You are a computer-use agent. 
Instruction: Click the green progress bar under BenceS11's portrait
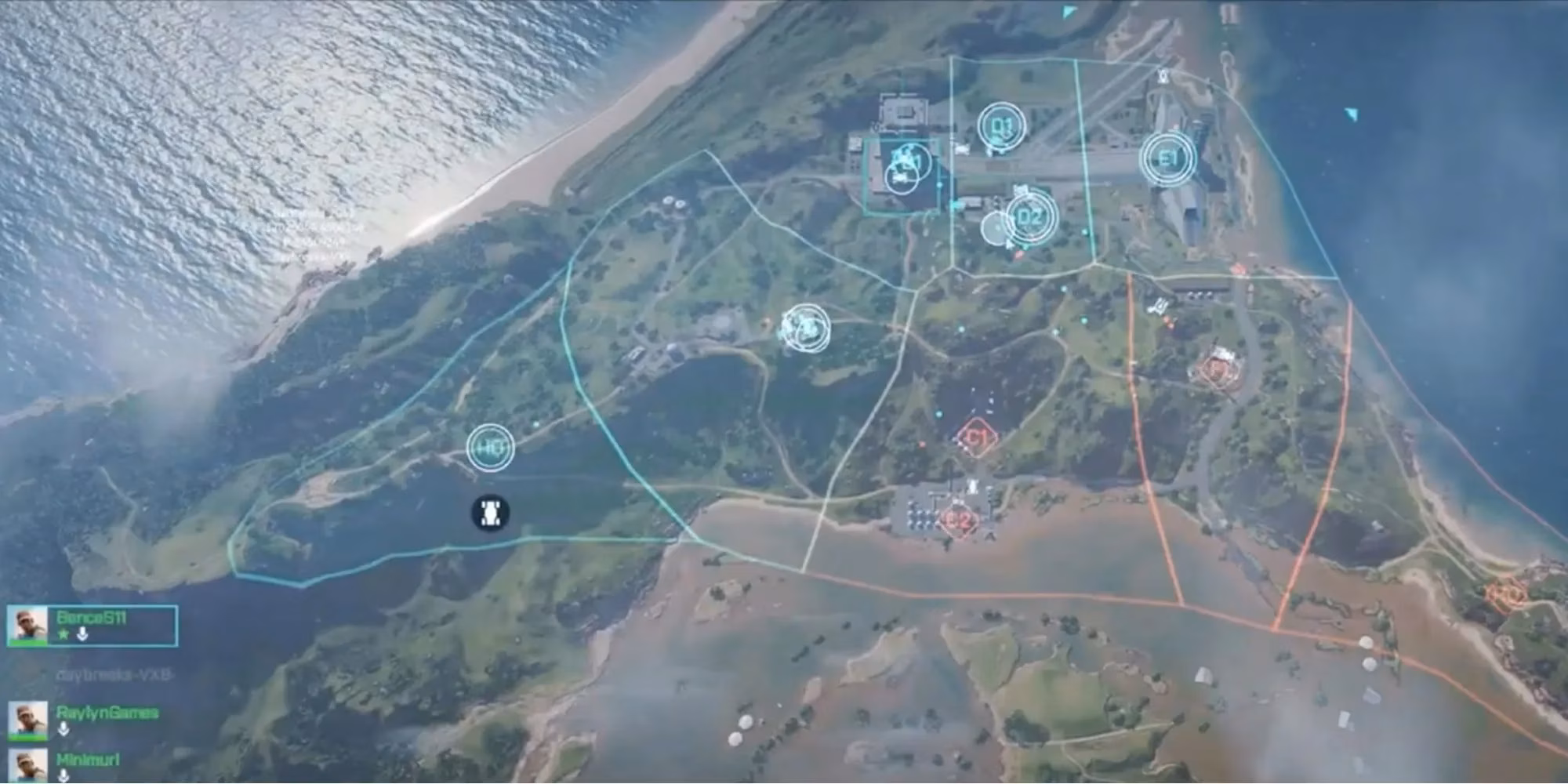[29, 644]
